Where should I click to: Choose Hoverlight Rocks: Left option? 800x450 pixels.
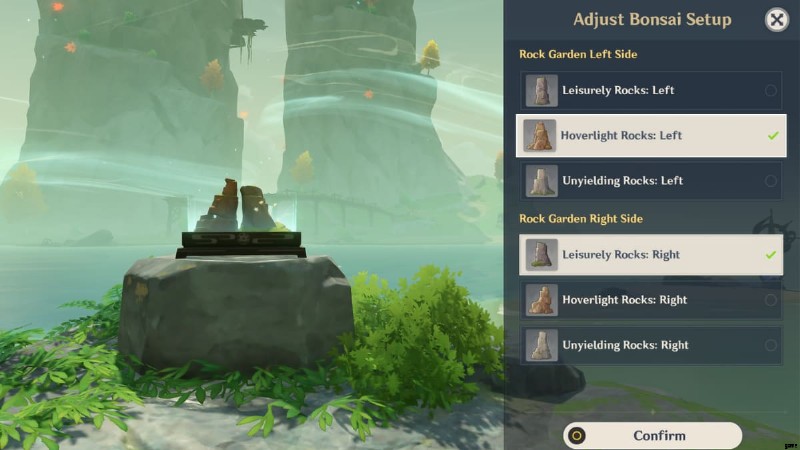click(650, 135)
